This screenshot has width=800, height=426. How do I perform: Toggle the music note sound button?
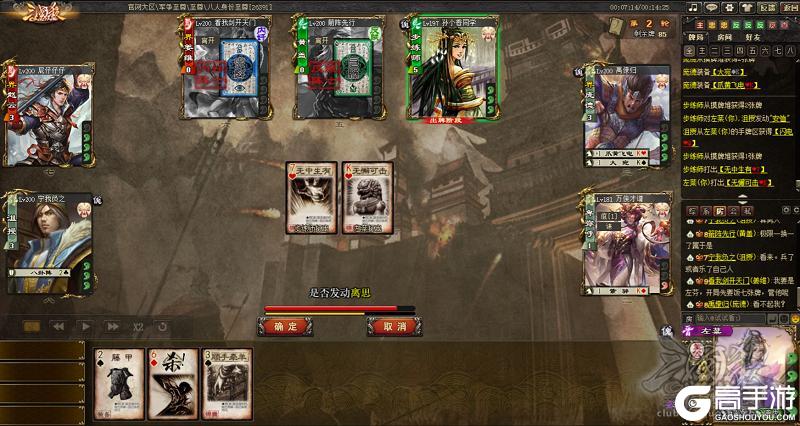pyautogui.click(x=693, y=6)
